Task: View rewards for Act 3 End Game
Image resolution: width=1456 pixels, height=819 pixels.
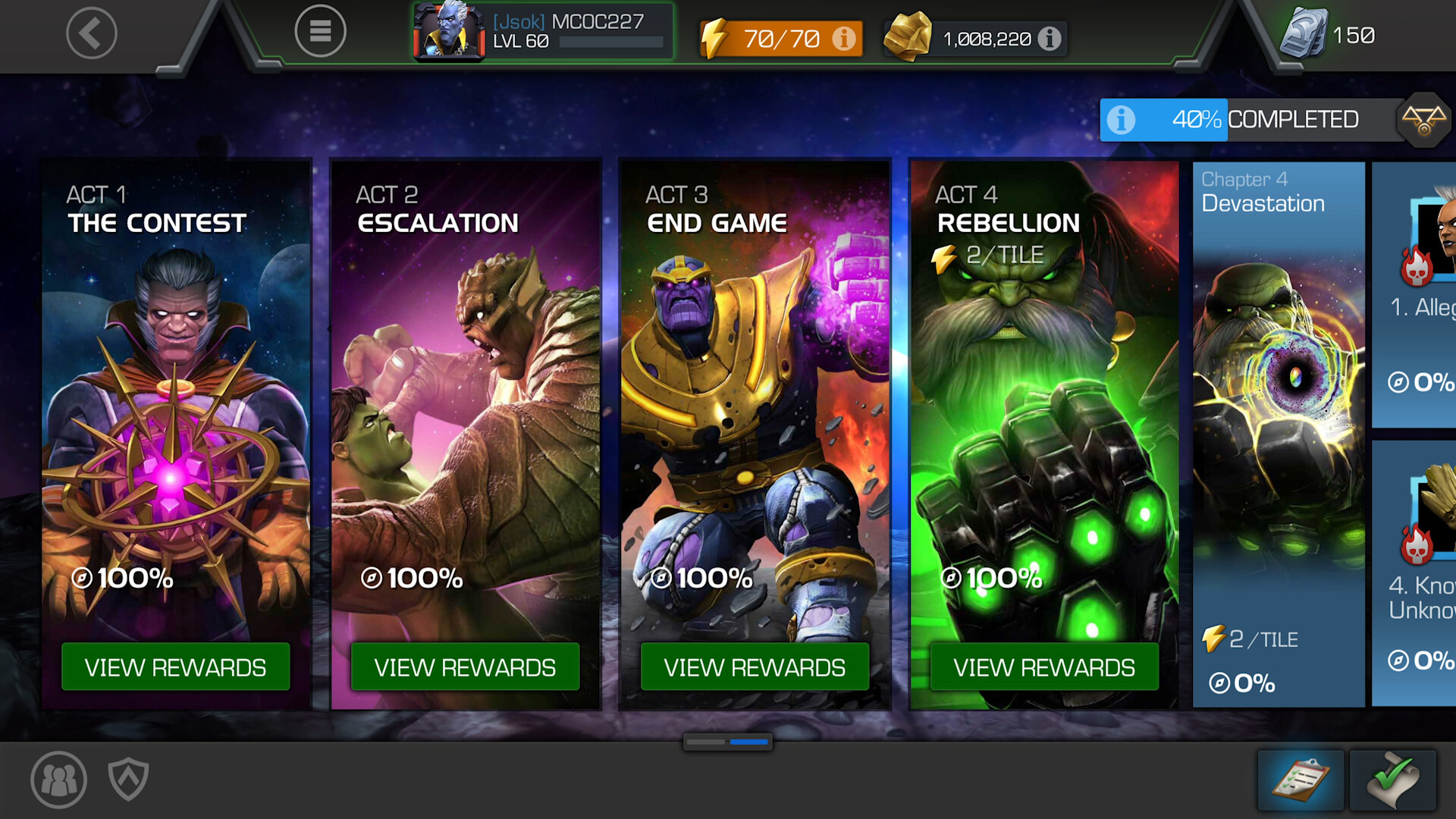Action: point(755,667)
